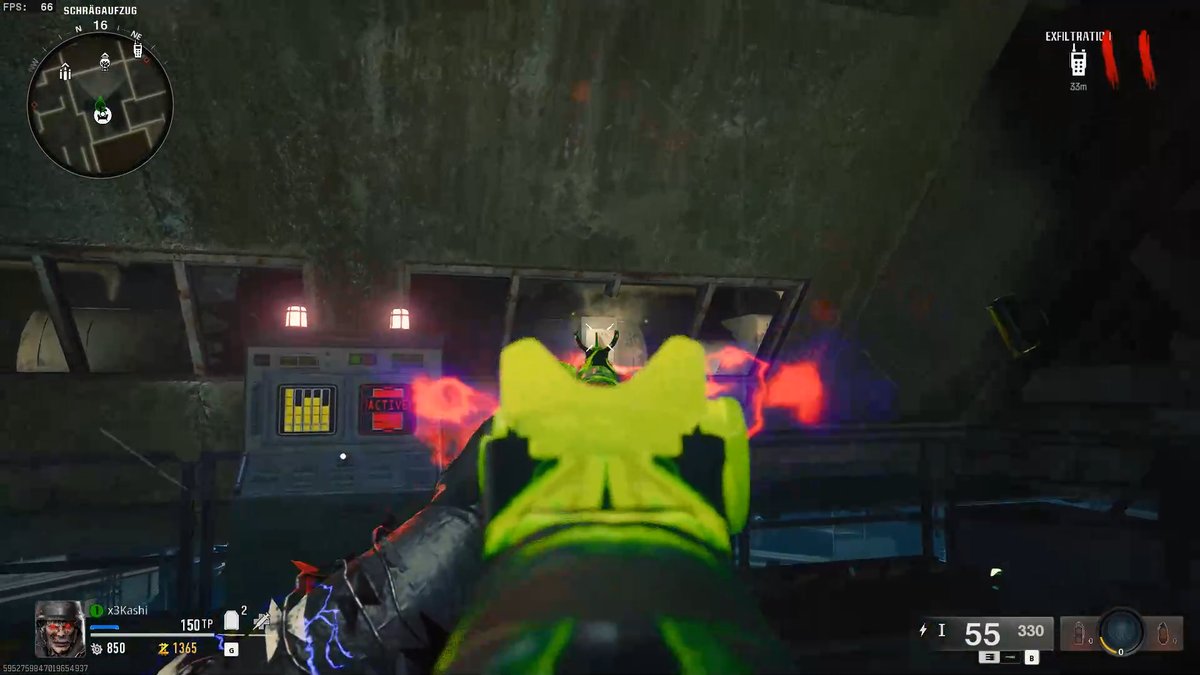Activate the round field upgrade gauge
The width and height of the screenshot is (1200, 675).
pos(1121,631)
